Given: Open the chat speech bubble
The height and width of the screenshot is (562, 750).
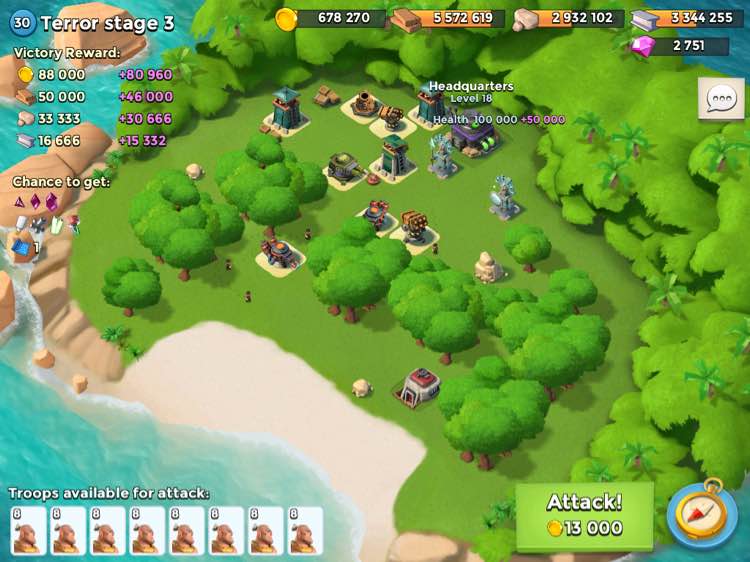Looking at the screenshot, I should tap(720, 98).
